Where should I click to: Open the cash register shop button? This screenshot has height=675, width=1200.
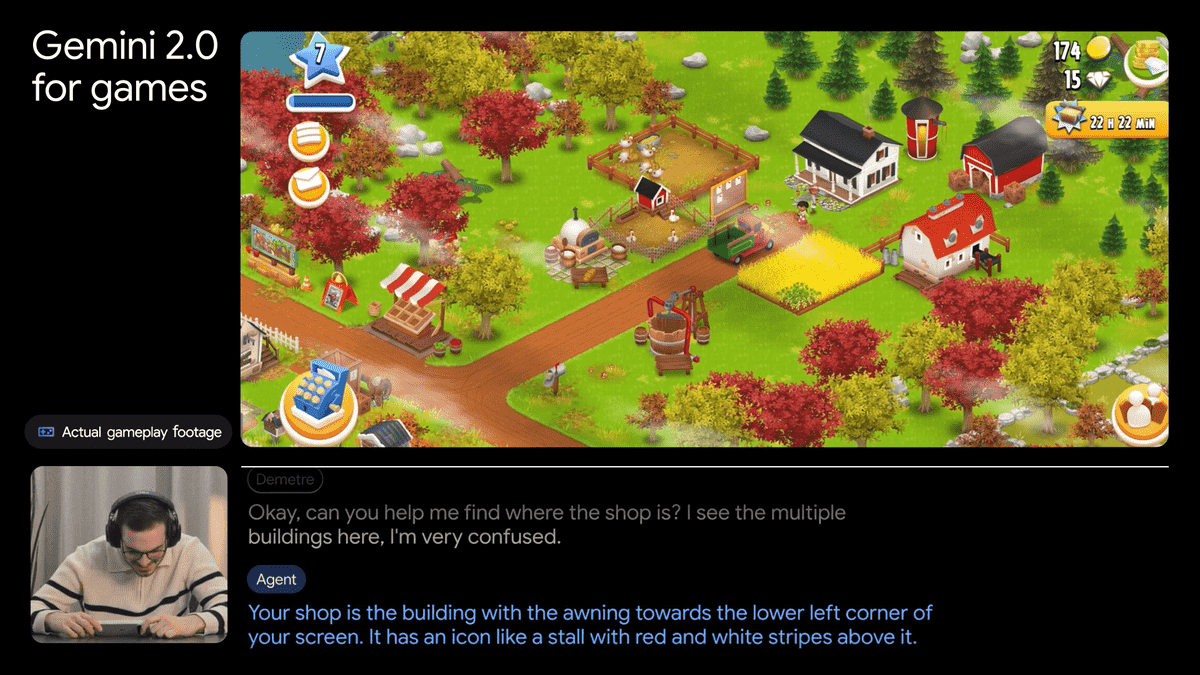319,406
